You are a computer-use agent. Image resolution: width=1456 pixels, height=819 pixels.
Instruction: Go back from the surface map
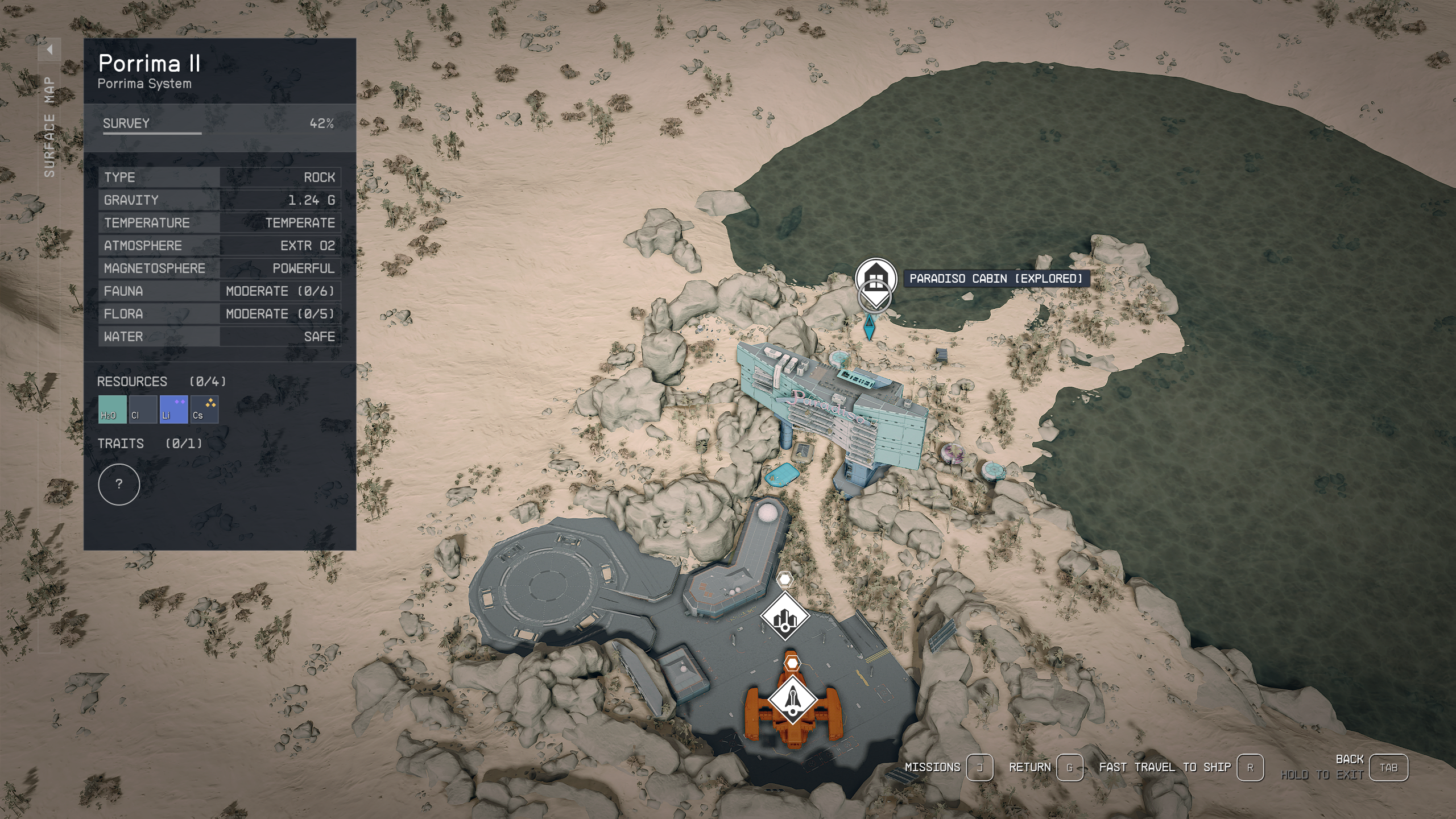pyautogui.click(x=1388, y=768)
